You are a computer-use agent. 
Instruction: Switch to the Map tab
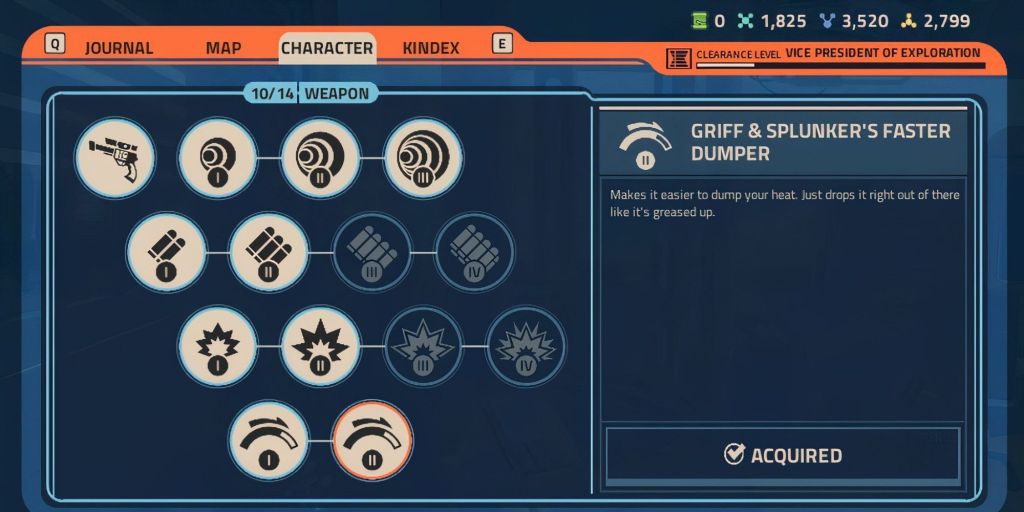pos(223,48)
